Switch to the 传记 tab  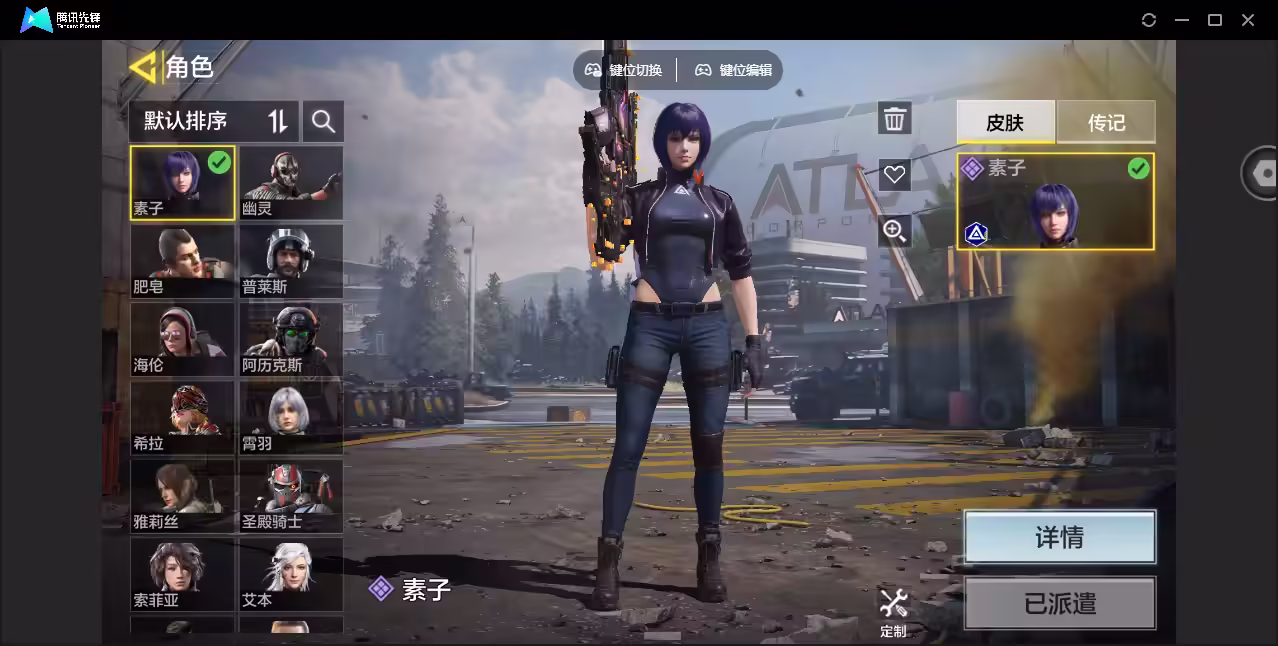pos(1106,122)
